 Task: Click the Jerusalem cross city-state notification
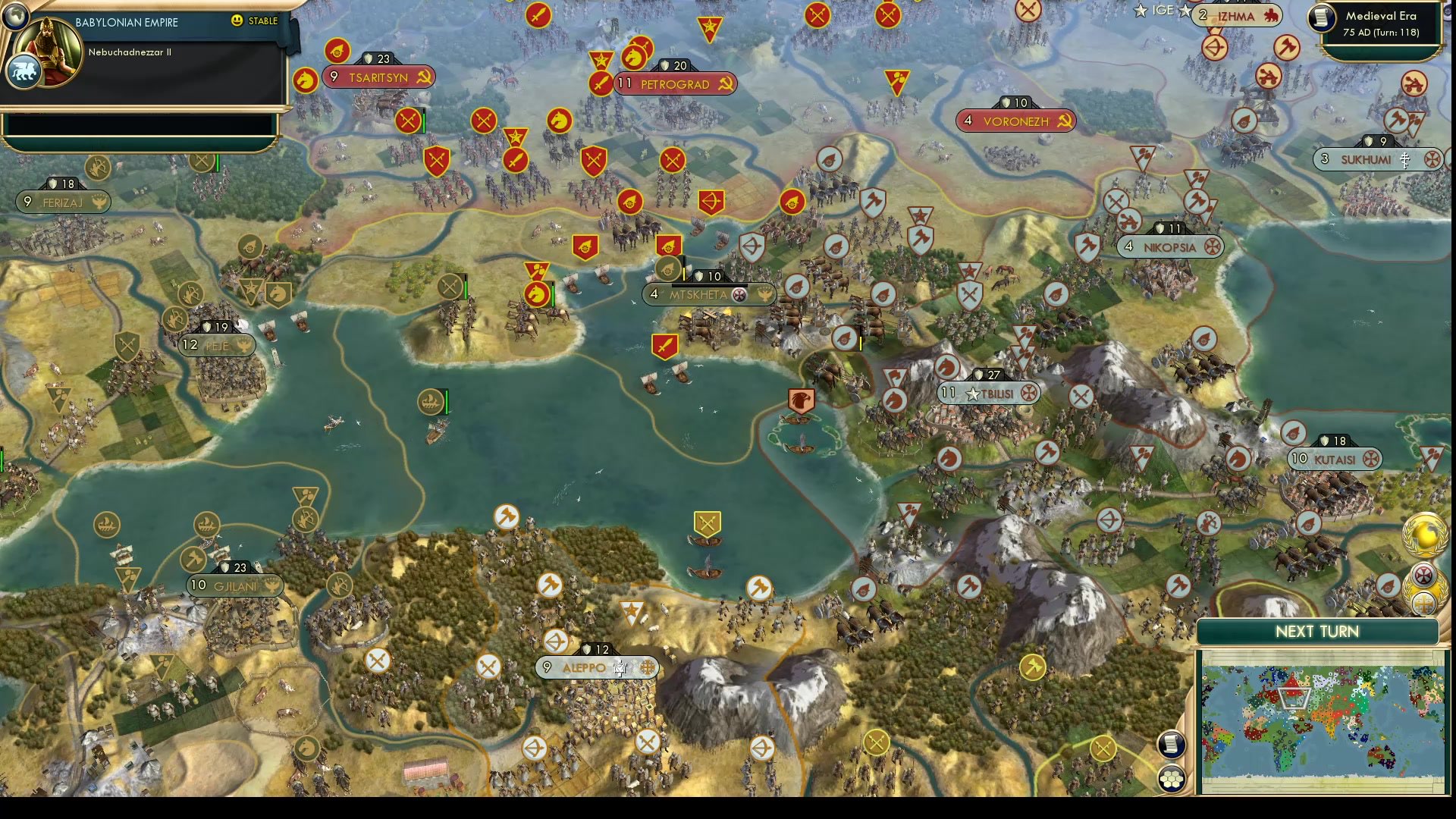click(1424, 604)
